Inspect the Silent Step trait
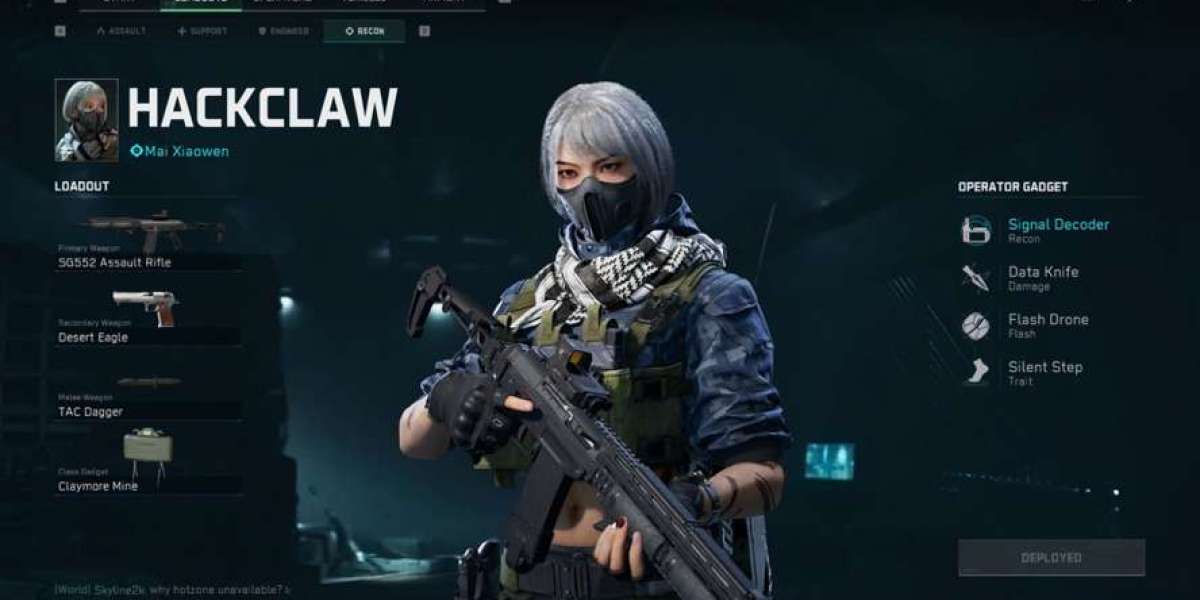This screenshot has width=1200, height=600. point(1044,372)
